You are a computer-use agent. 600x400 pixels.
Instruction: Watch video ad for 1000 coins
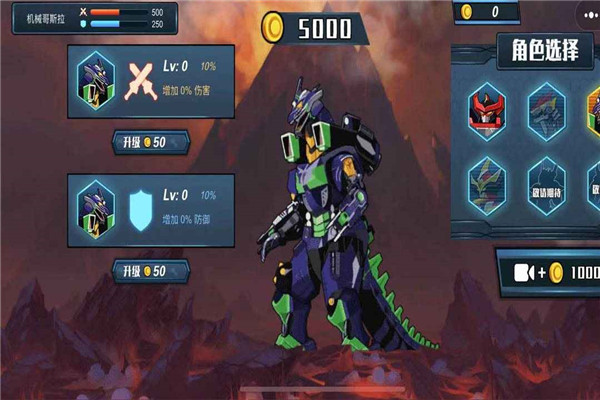(548, 272)
